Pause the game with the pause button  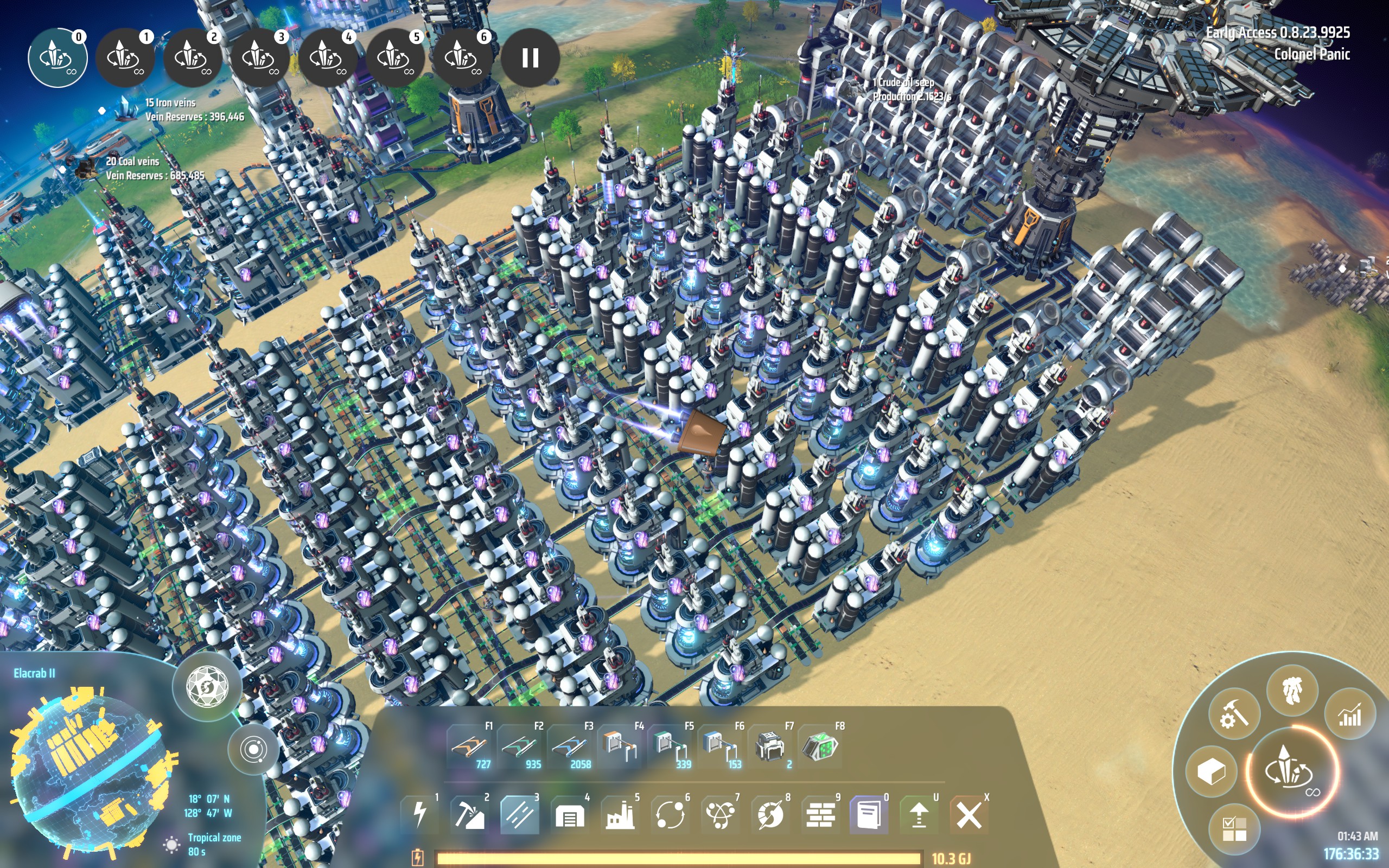coord(530,59)
